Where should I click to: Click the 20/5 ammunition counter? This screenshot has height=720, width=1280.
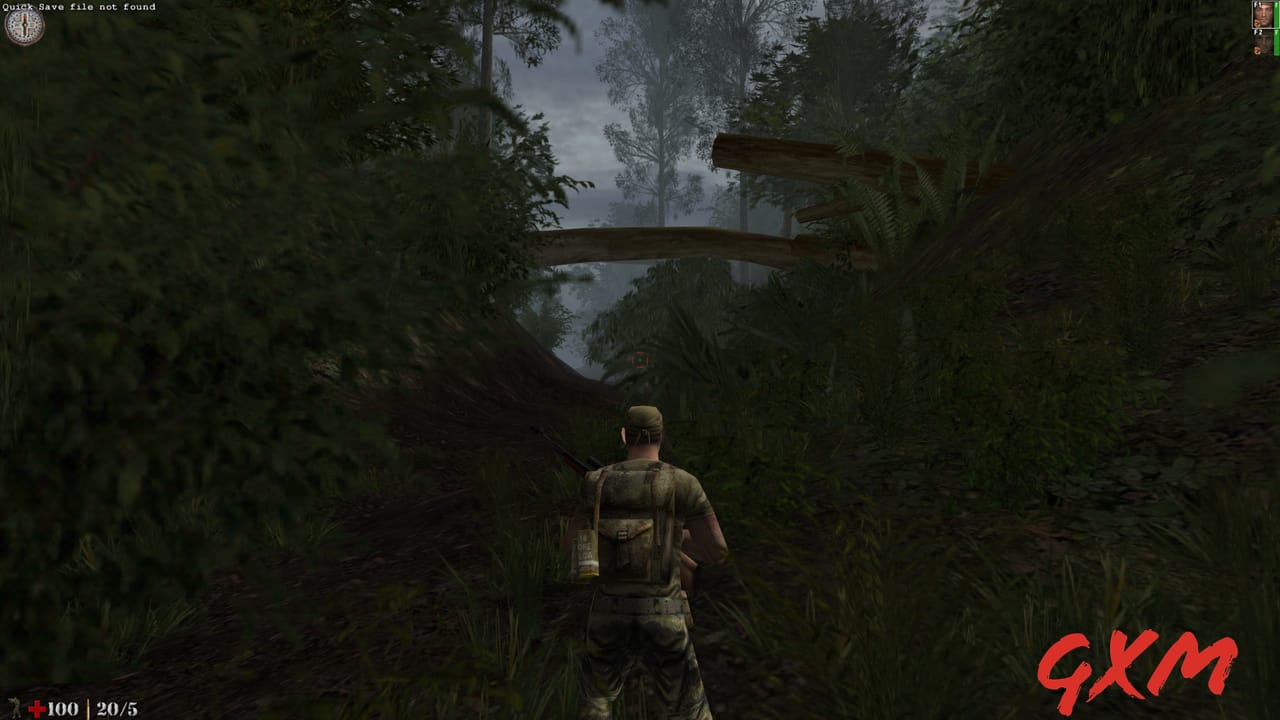tap(116, 707)
